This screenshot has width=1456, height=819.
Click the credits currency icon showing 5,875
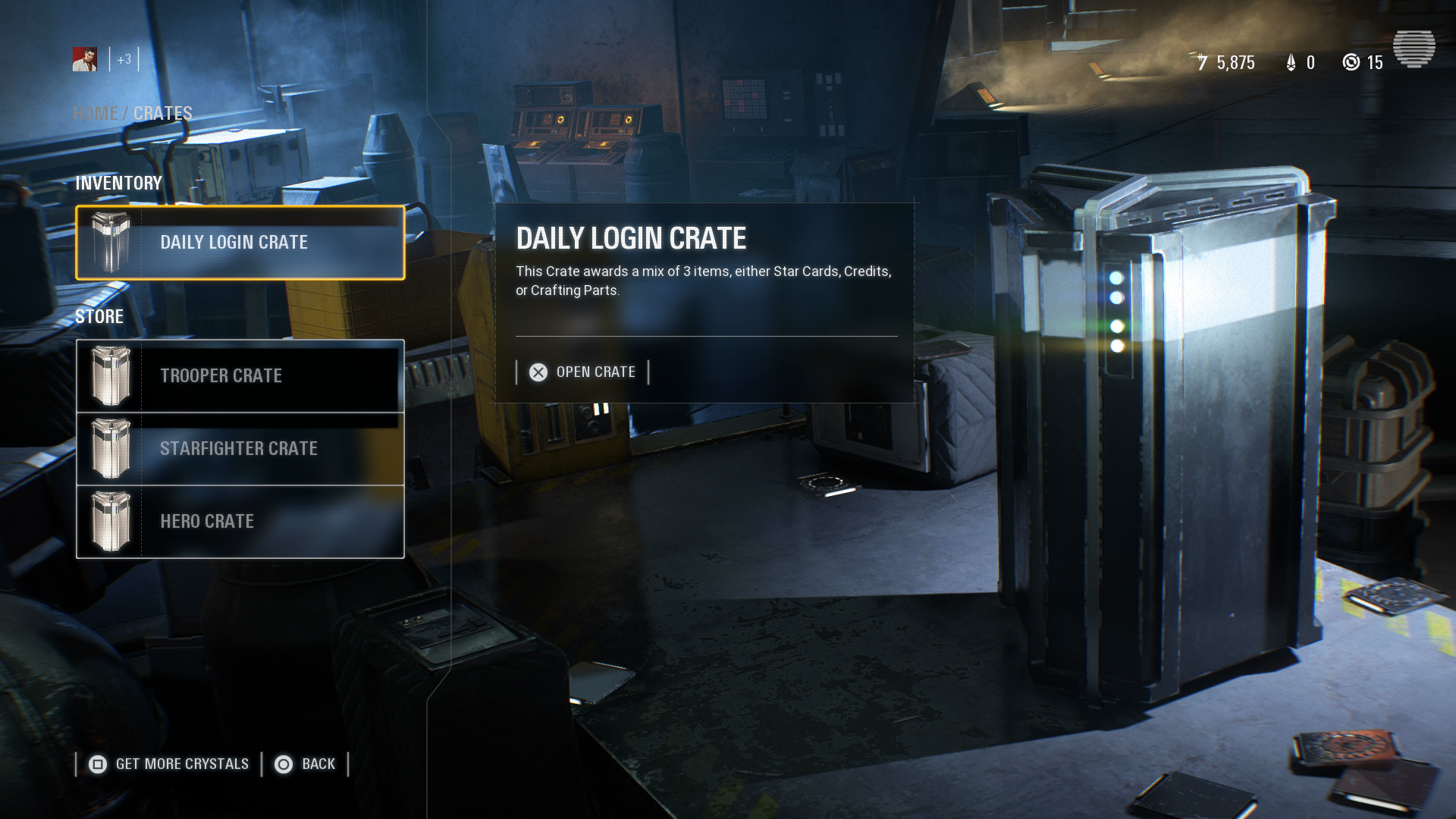coord(1202,63)
